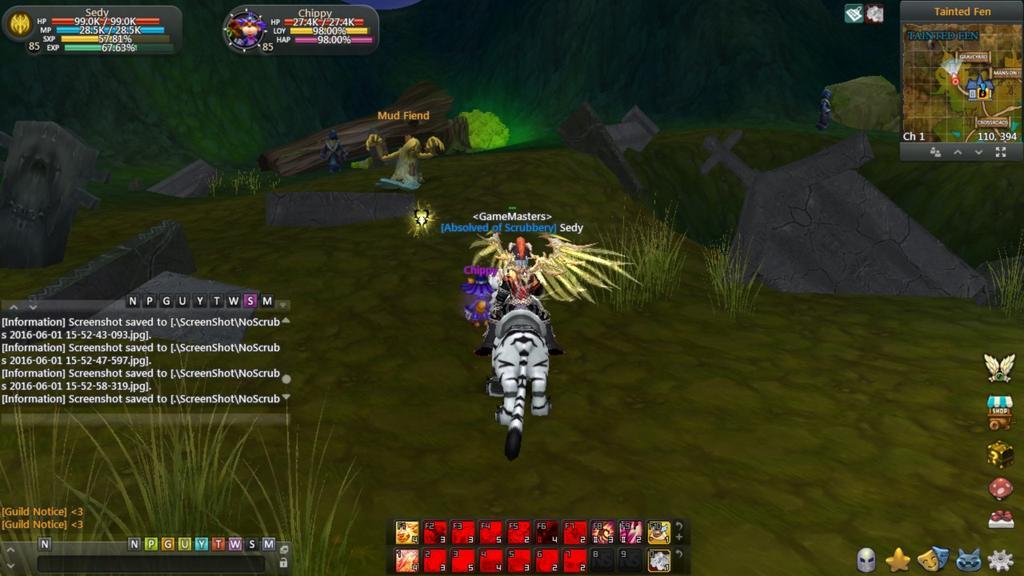Click the party members icon under the minimap
The height and width of the screenshot is (576, 1024).
(935, 152)
